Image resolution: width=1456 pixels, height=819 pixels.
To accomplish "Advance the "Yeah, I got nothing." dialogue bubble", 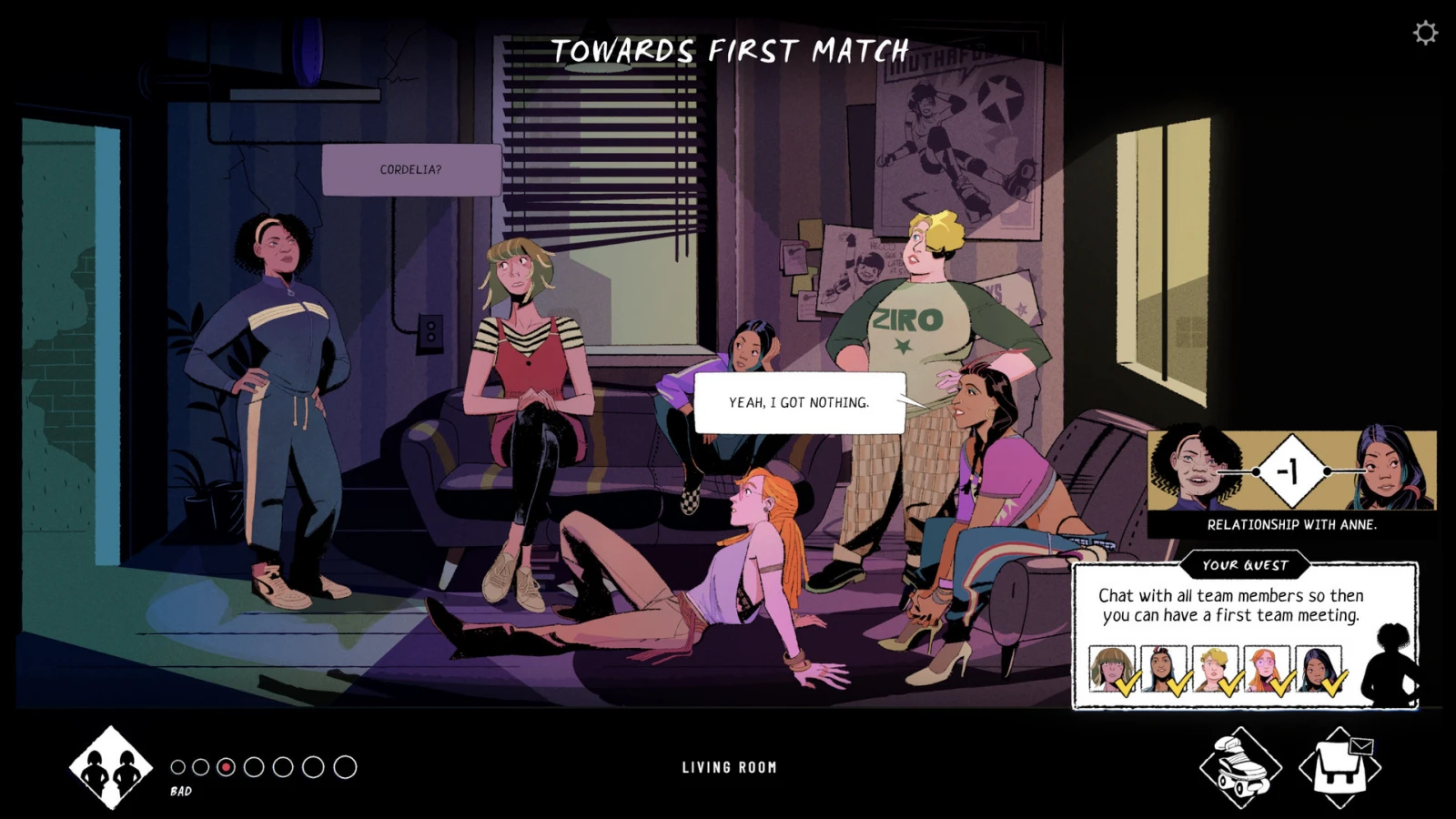I will [x=799, y=402].
